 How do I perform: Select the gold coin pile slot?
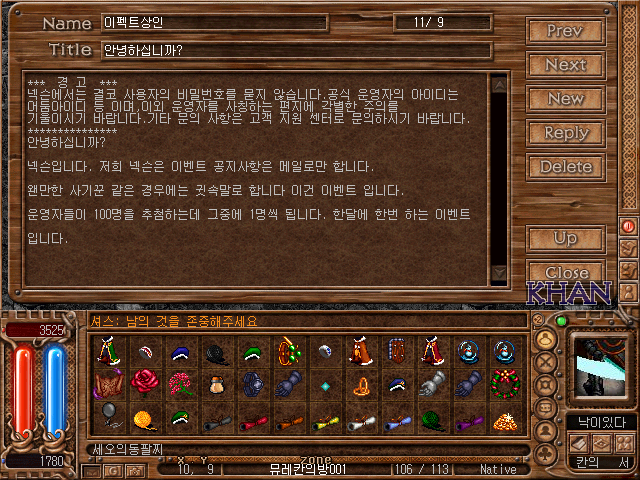[x=503, y=417]
